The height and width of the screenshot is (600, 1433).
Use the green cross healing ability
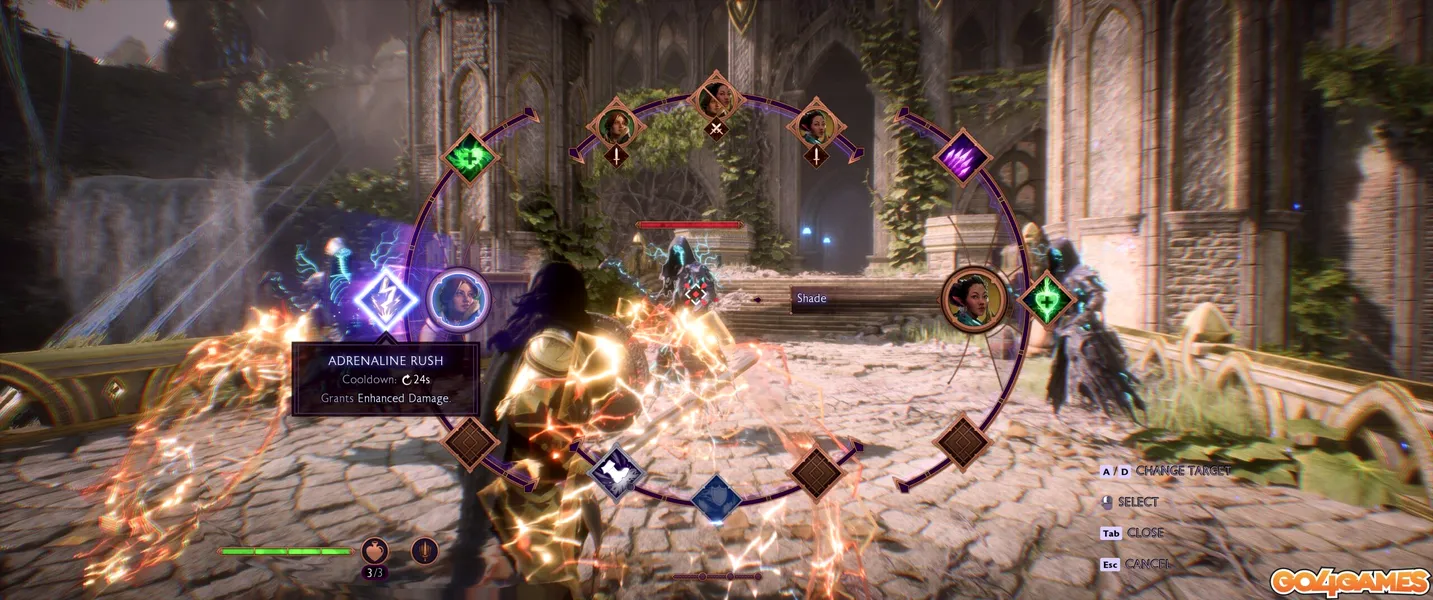click(469, 158)
